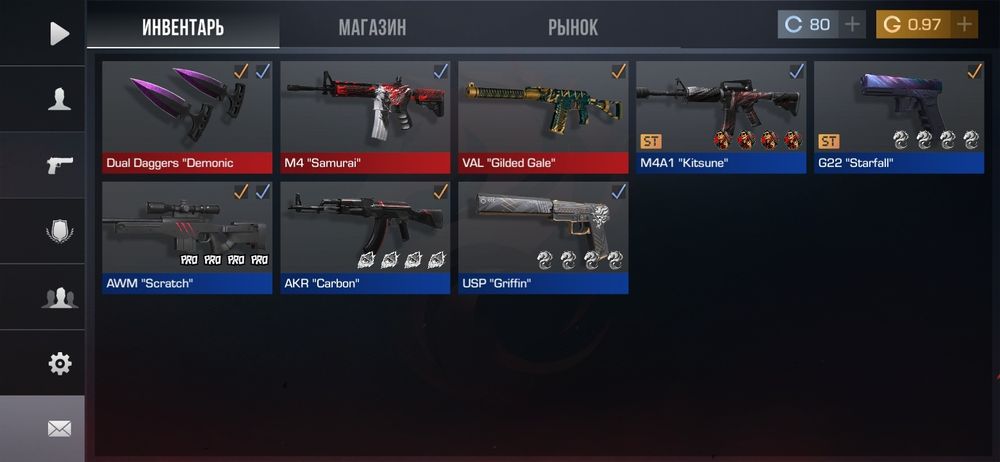Select the Dual Daggers "Demonic" item
The height and width of the screenshot is (462, 1000).
pos(187,116)
